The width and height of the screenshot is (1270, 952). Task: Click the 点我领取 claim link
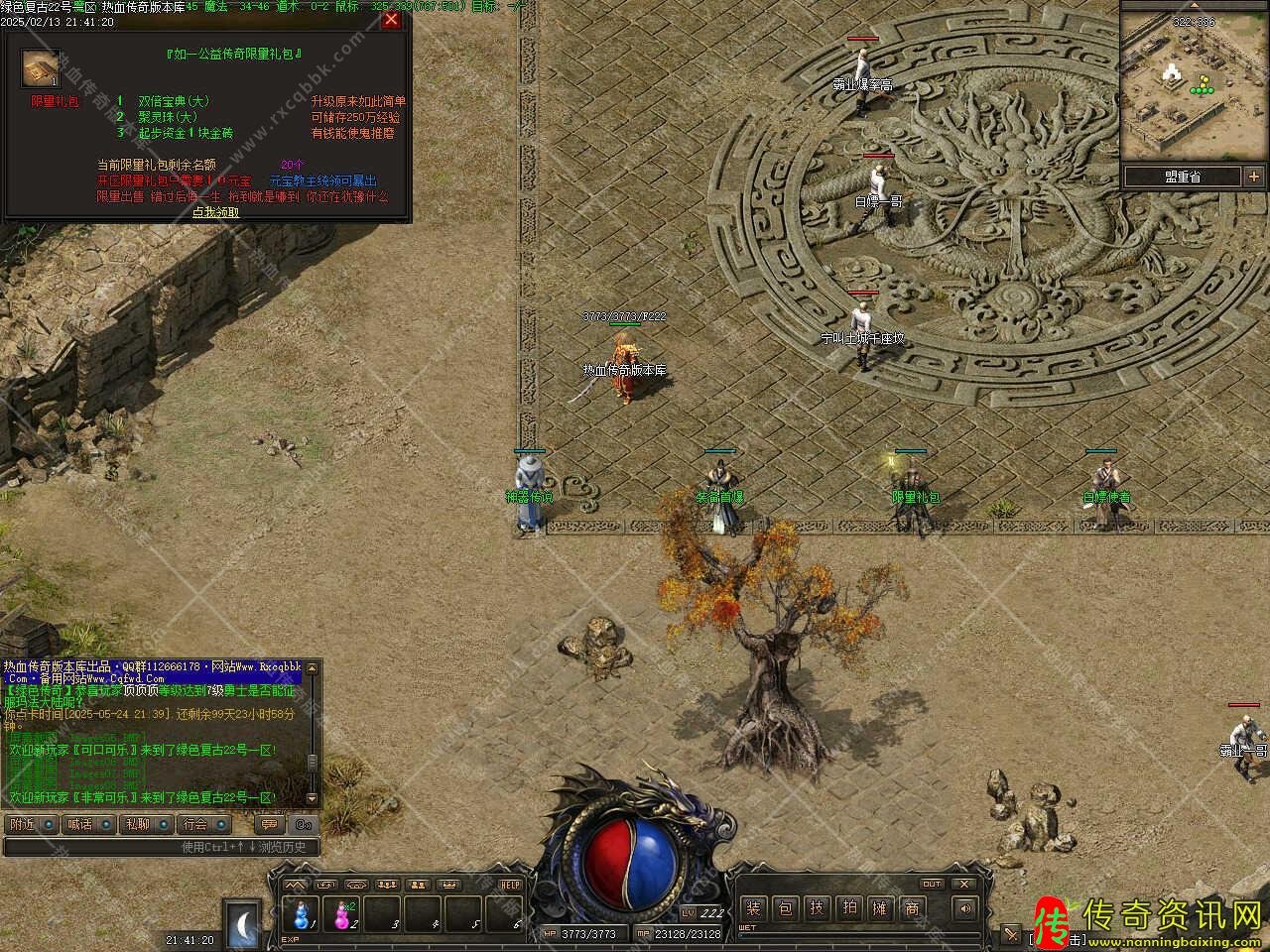pyautogui.click(x=215, y=212)
